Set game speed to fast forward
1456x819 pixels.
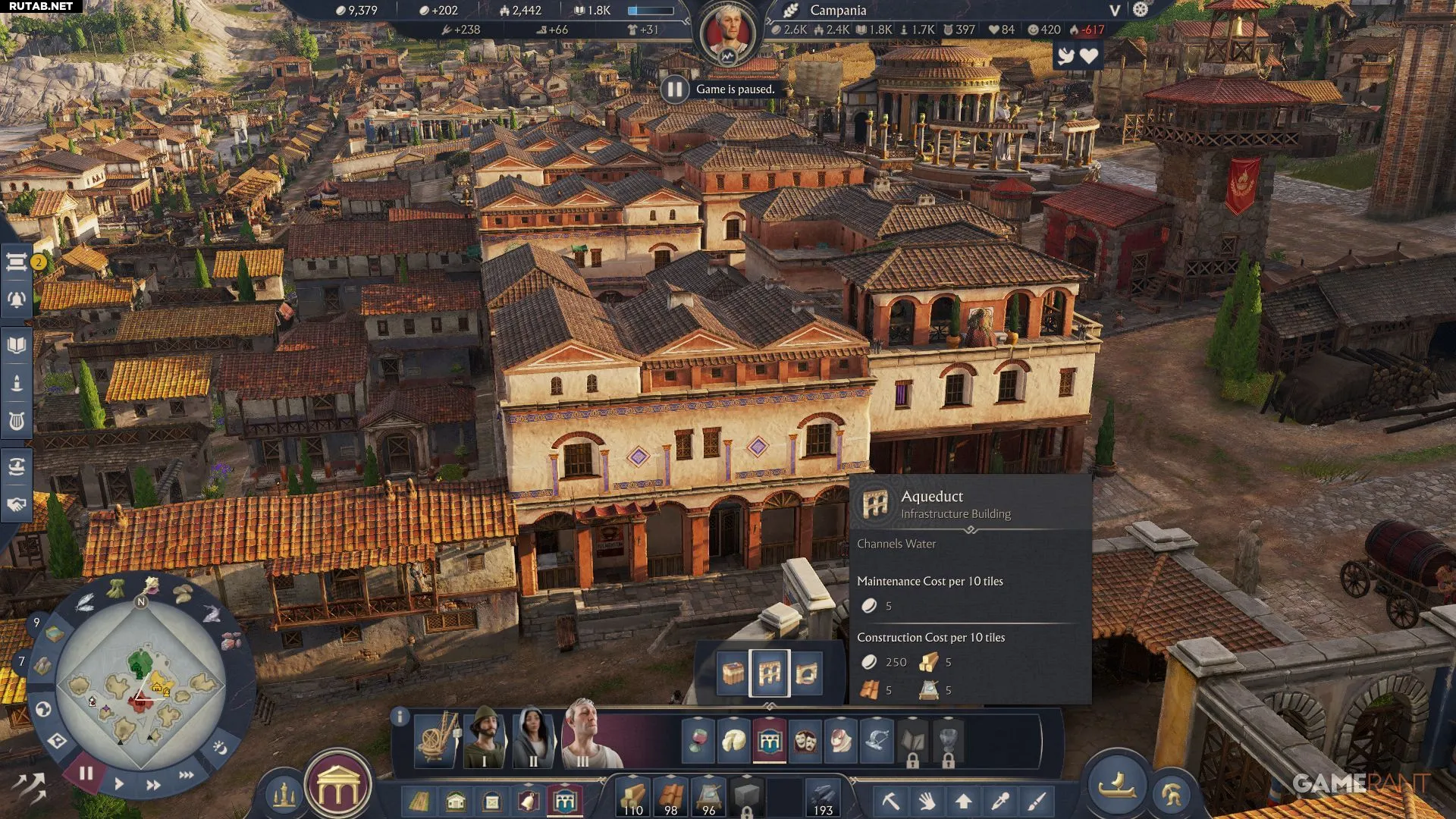click(153, 785)
